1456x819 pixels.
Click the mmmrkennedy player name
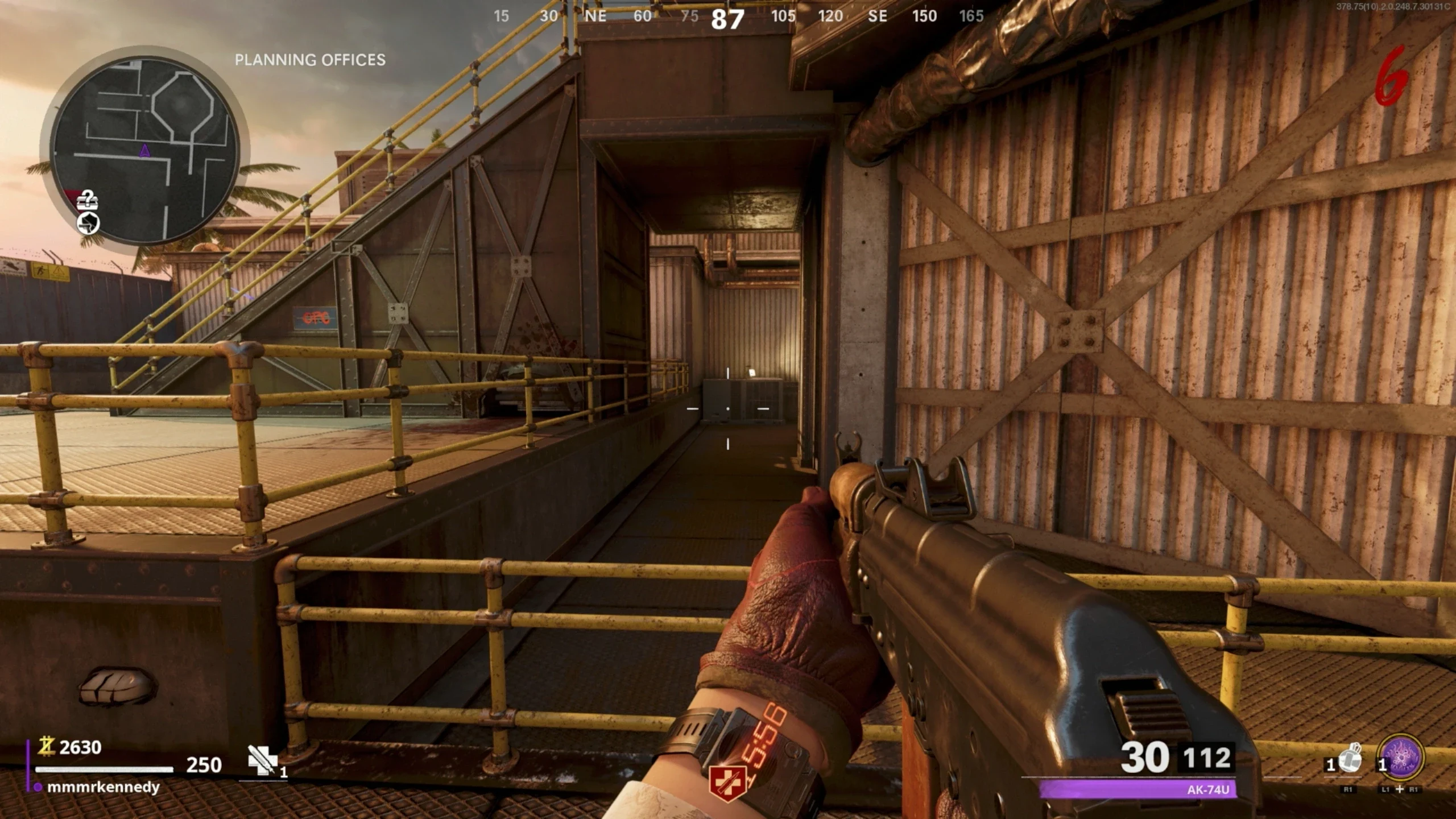click(103, 787)
